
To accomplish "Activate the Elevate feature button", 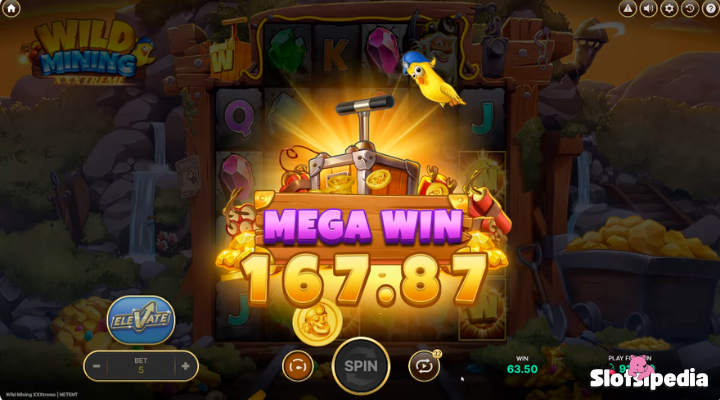I will (140, 319).
